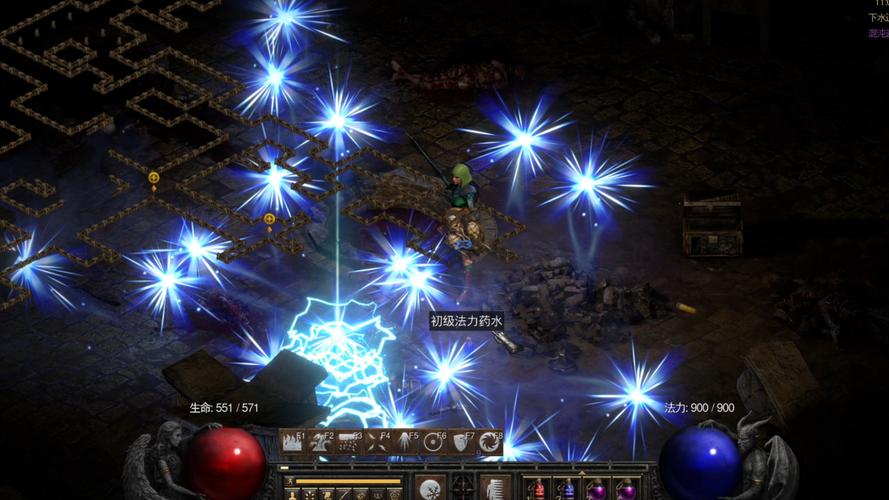This screenshot has width=889, height=500.
Task: Activate the F2 skill hotkey icon
Action: [x=321, y=442]
